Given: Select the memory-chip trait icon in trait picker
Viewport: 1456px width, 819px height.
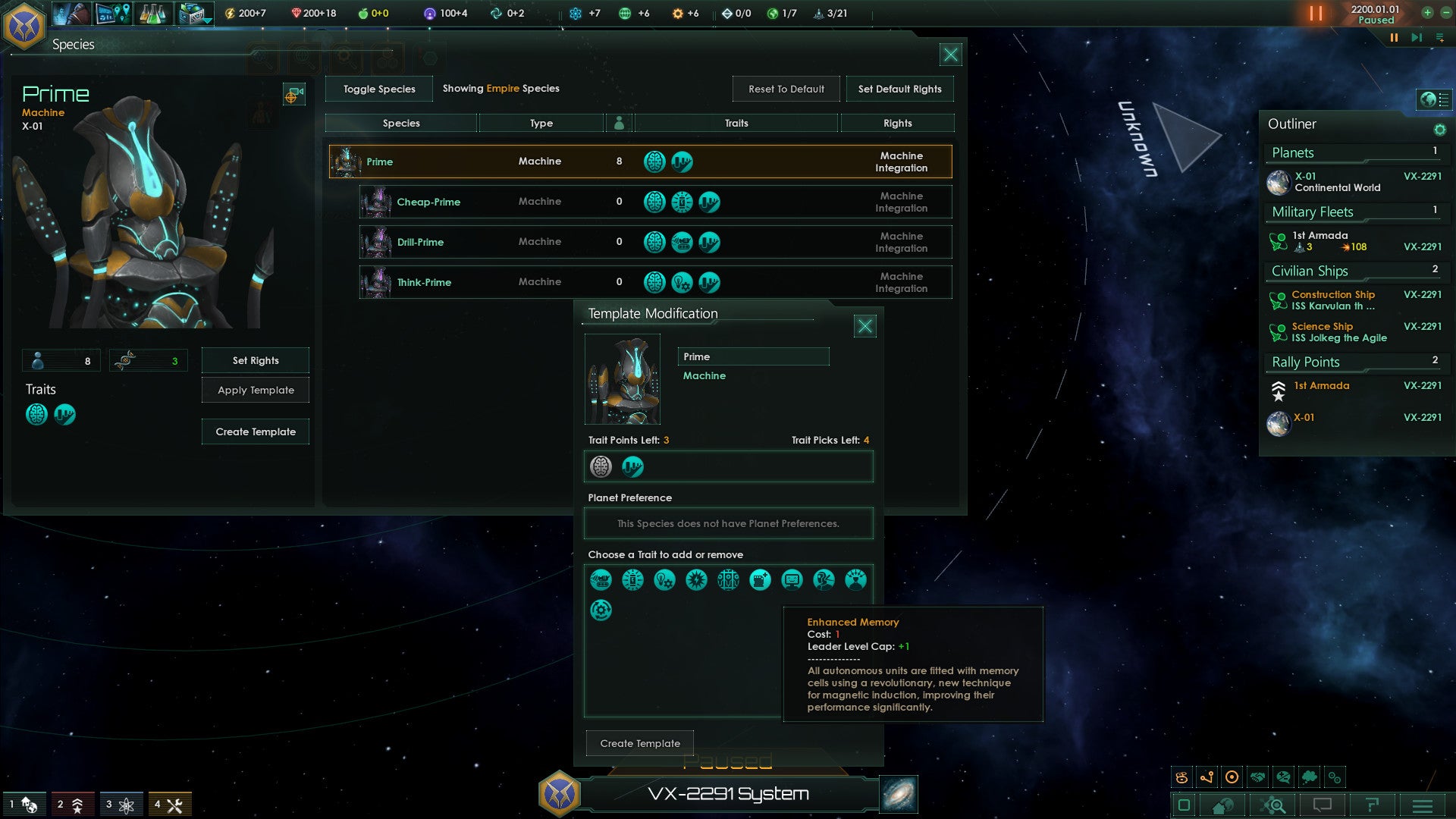Looking at the screenshot, I should pos(761,580).
